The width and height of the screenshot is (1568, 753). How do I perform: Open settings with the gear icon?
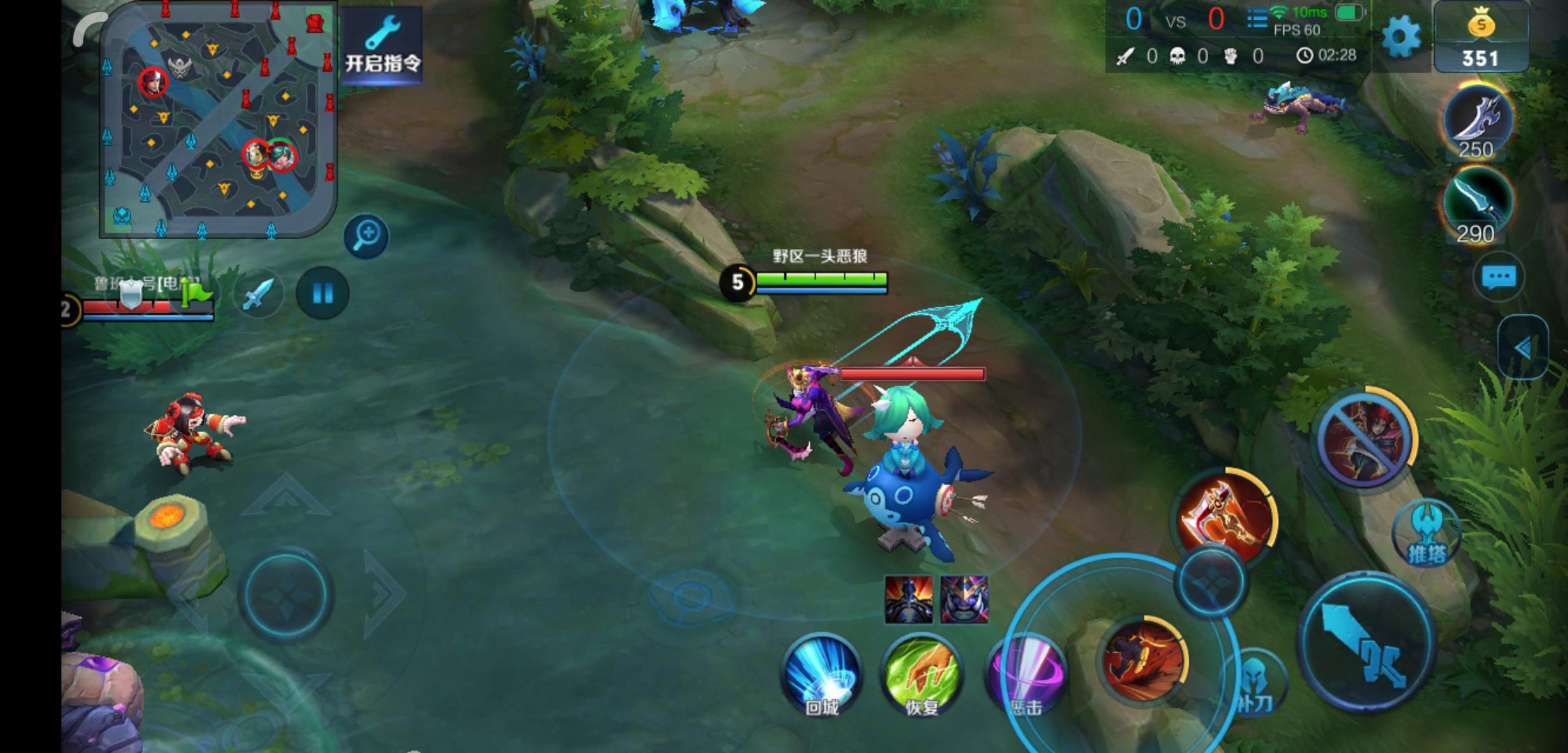click(x=1400, y=36)
